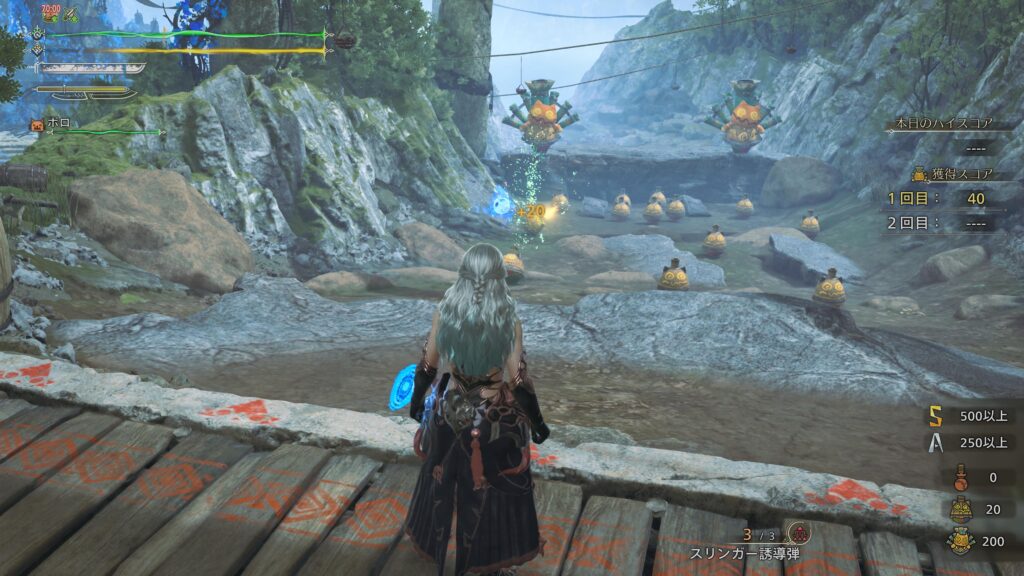Screen dimensions: 1024x576
Task: Click the 200-point golden target legend icon
Action: (961, 540)
